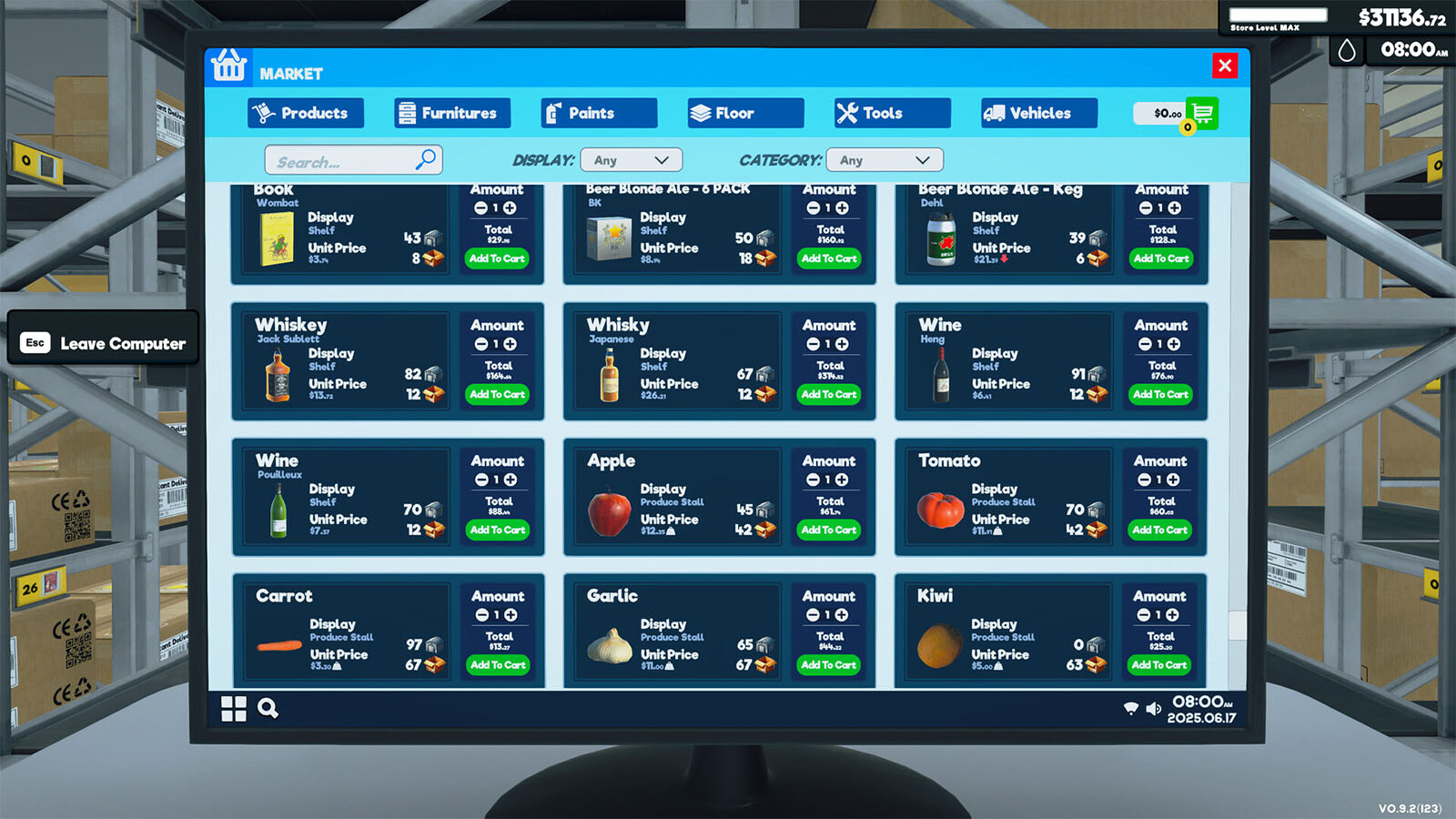Increase the Tomato amount by one
This screenshot has width=1456, height=819.
click(1173, 480)
